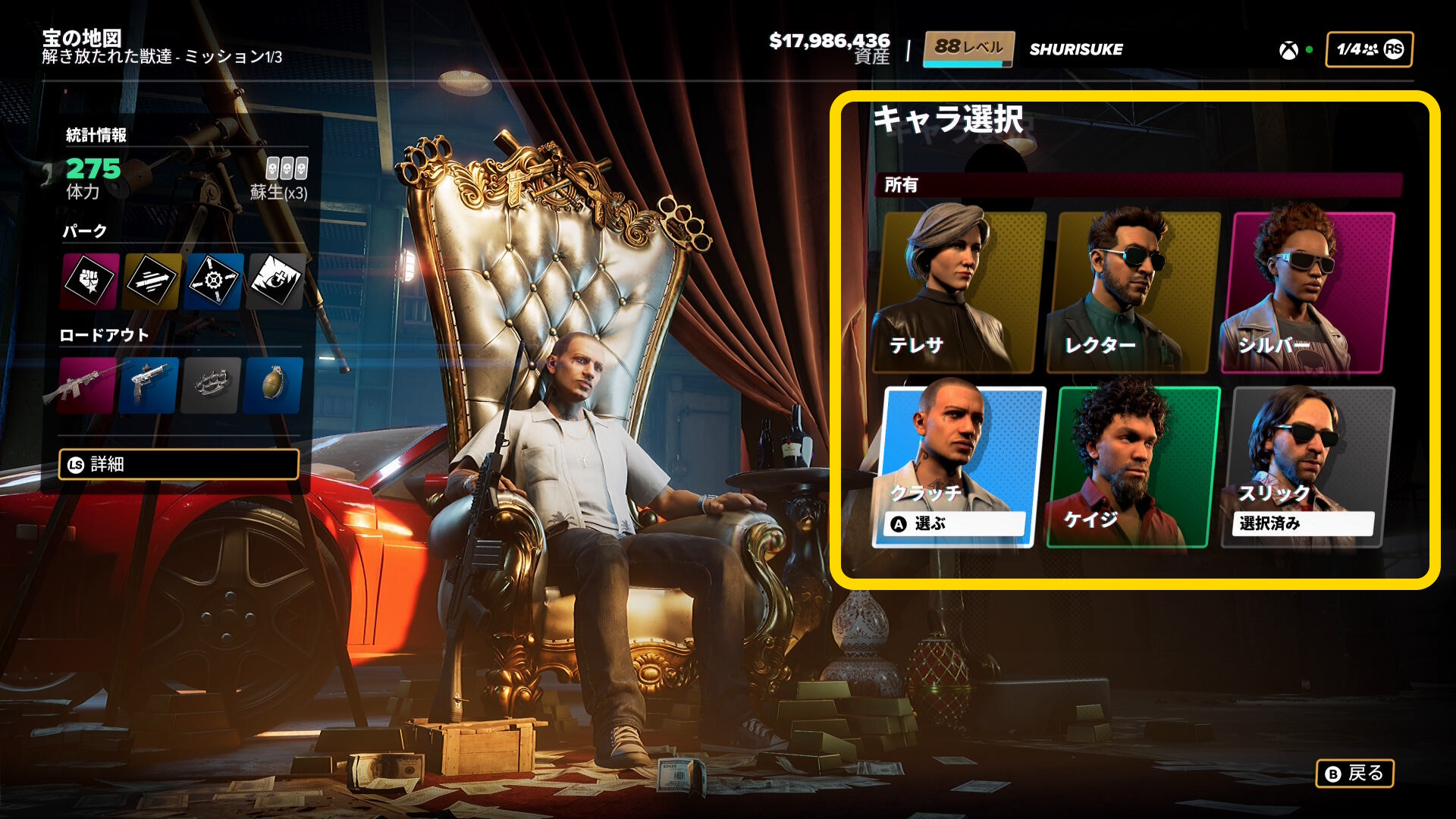Open the 88 レベル level badge
This screenshot has width=1456, height=819.
tap(968, 49)
